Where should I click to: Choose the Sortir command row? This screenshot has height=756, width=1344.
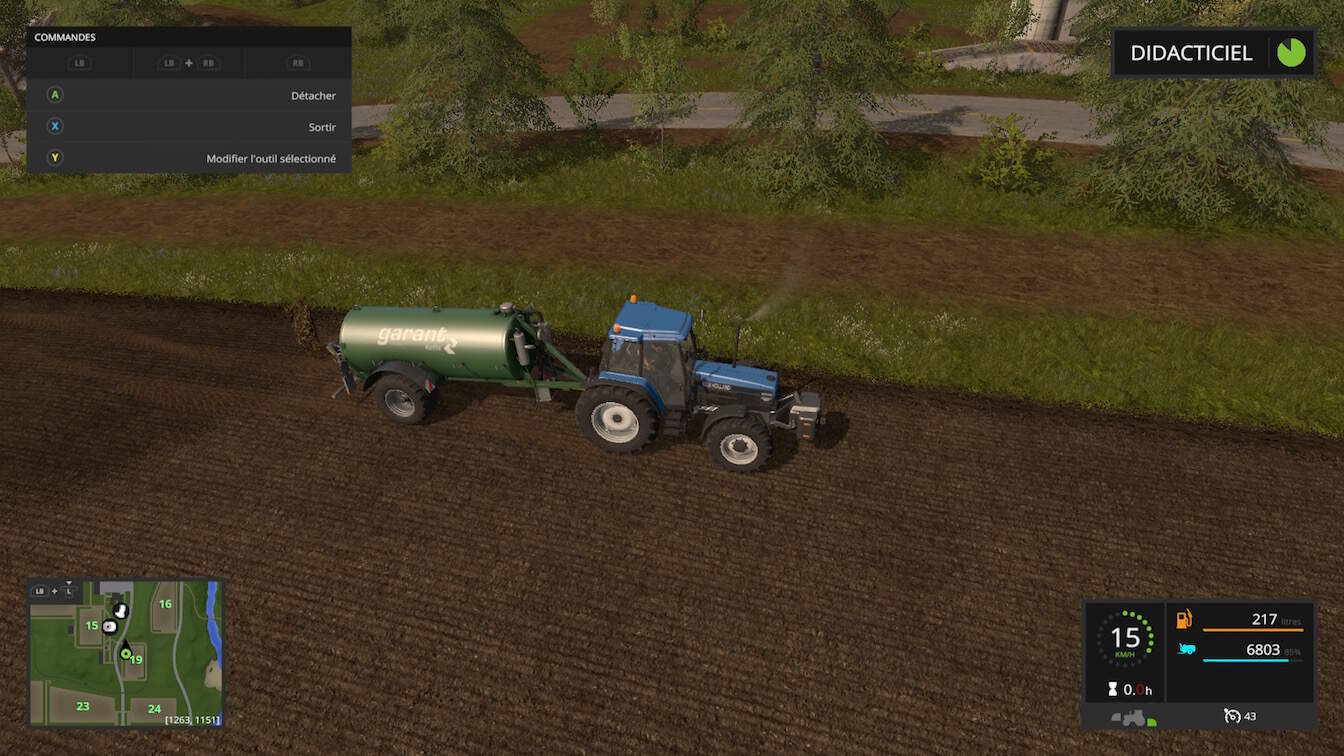pyautogui.click(x=190, y=128)
